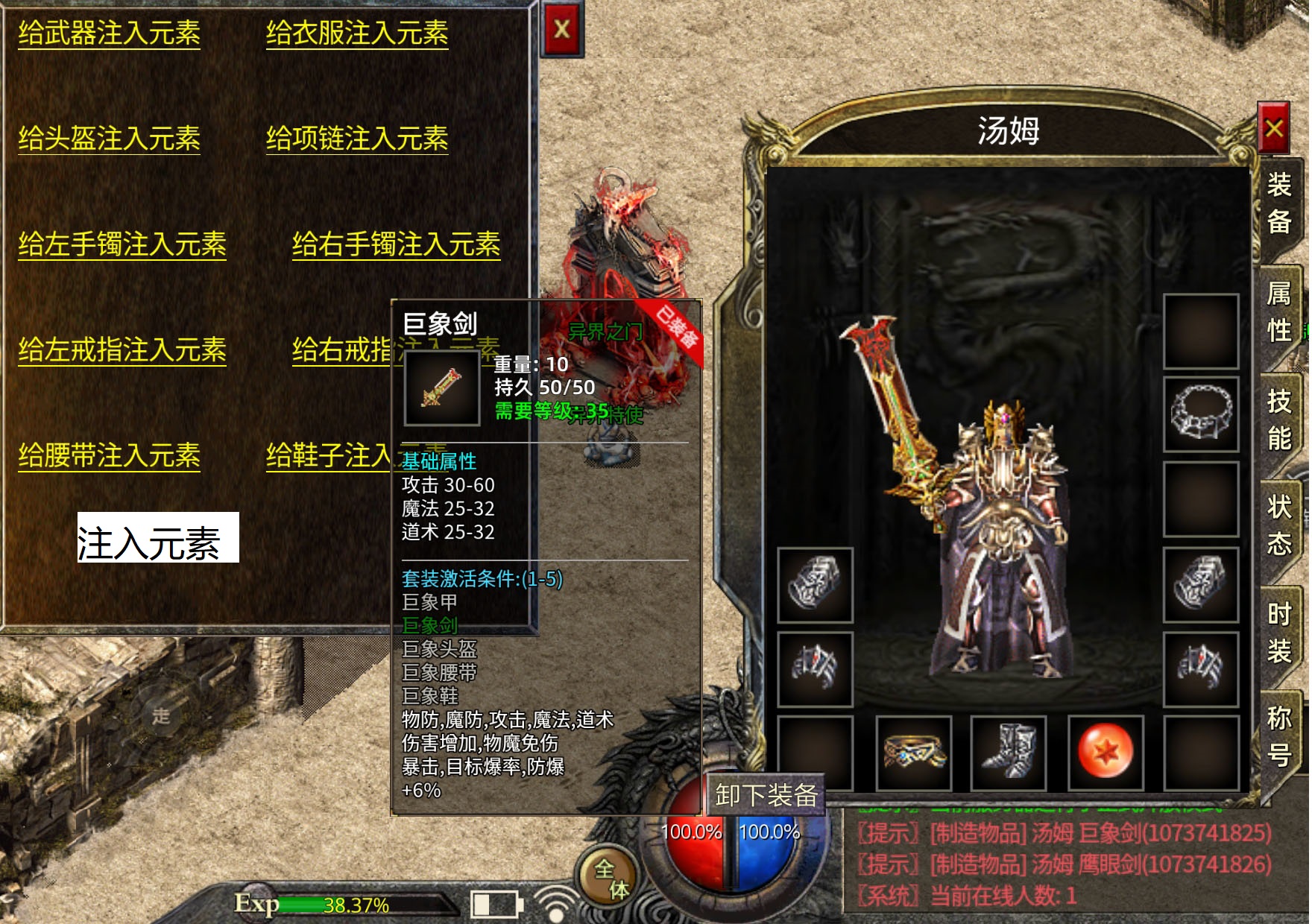Choose 给左戒指注入元素 left ring link
This screenshot has width=1312, height=924.
click(122, 350)
